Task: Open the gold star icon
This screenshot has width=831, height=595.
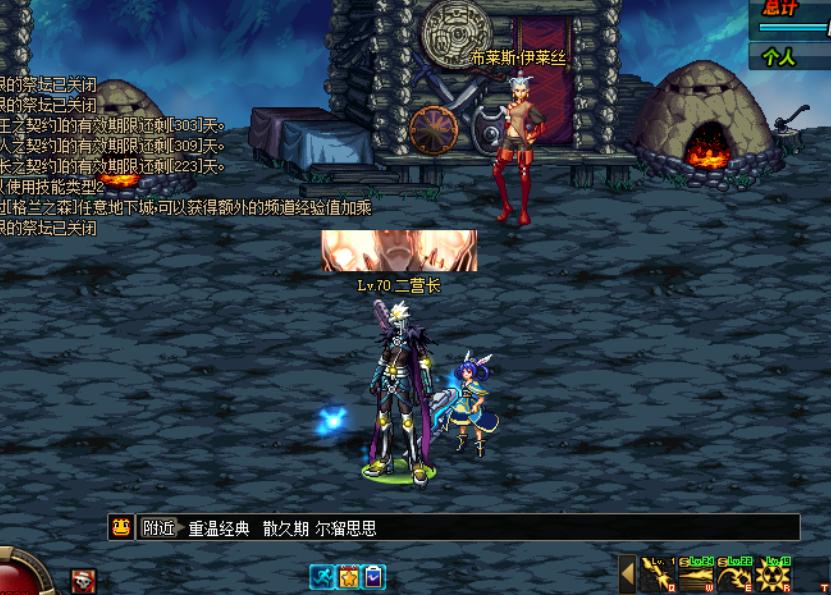Action: (x=347, y=577)
